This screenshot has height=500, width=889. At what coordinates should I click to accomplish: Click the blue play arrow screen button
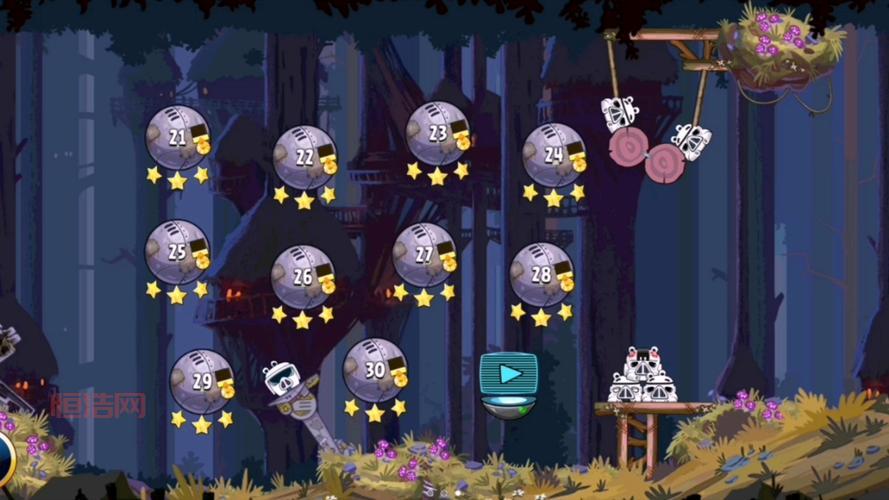pos(509,374)
